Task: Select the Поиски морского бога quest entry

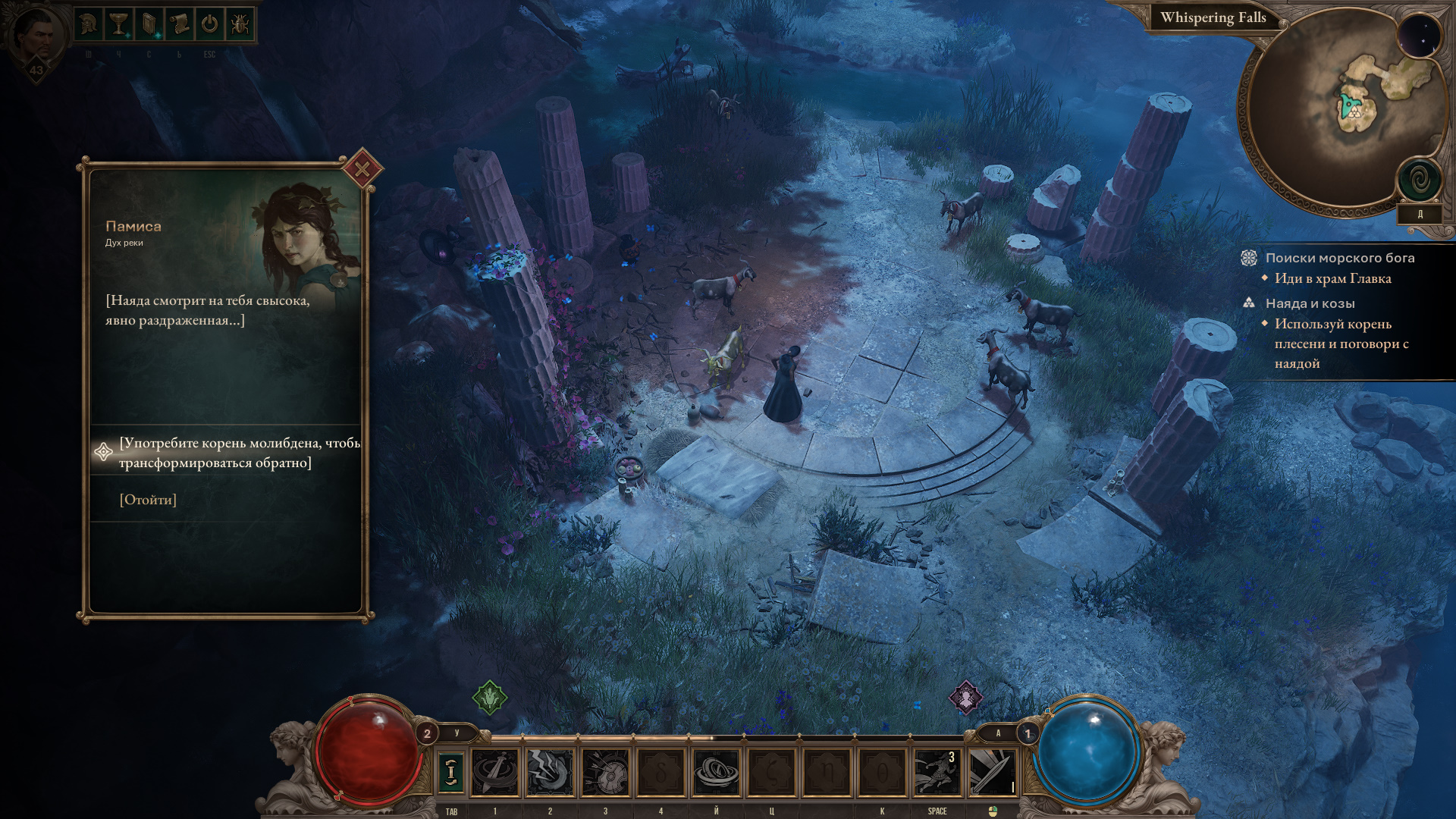Action: (x=1339, y=258)
